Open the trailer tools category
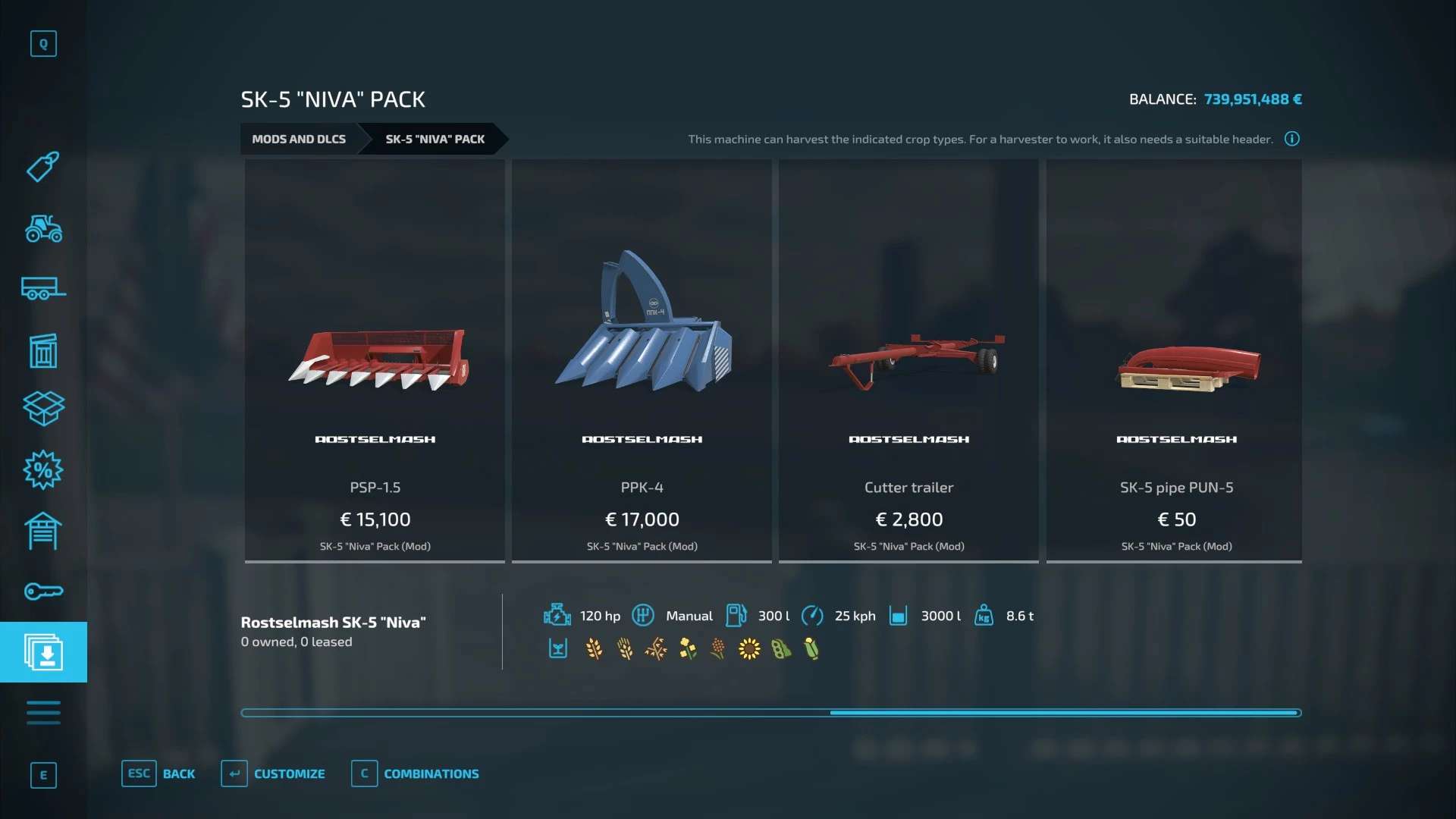Image resolution: width=1456 pixels, height=819 pixels. [43, 289]
